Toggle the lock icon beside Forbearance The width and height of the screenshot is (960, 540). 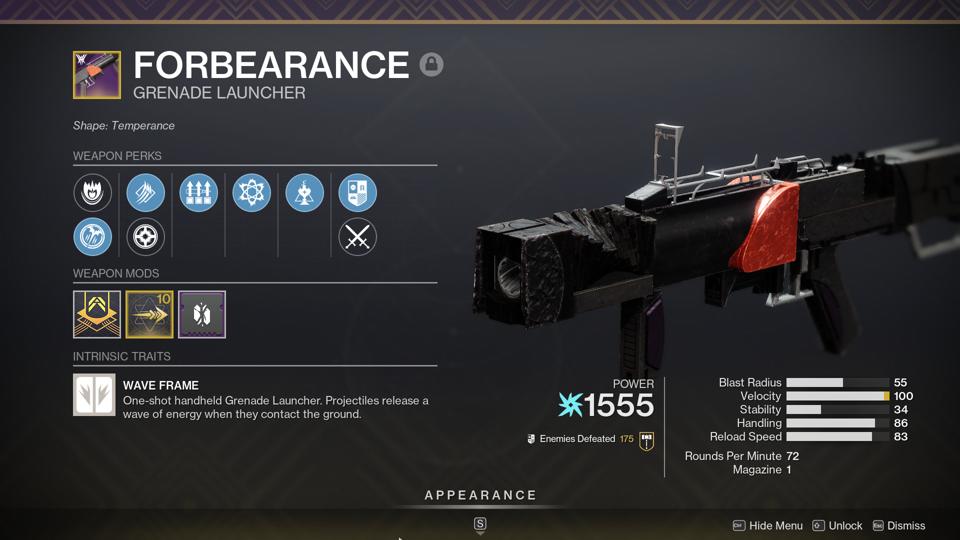pyautogui.click(x=431, y=65)
